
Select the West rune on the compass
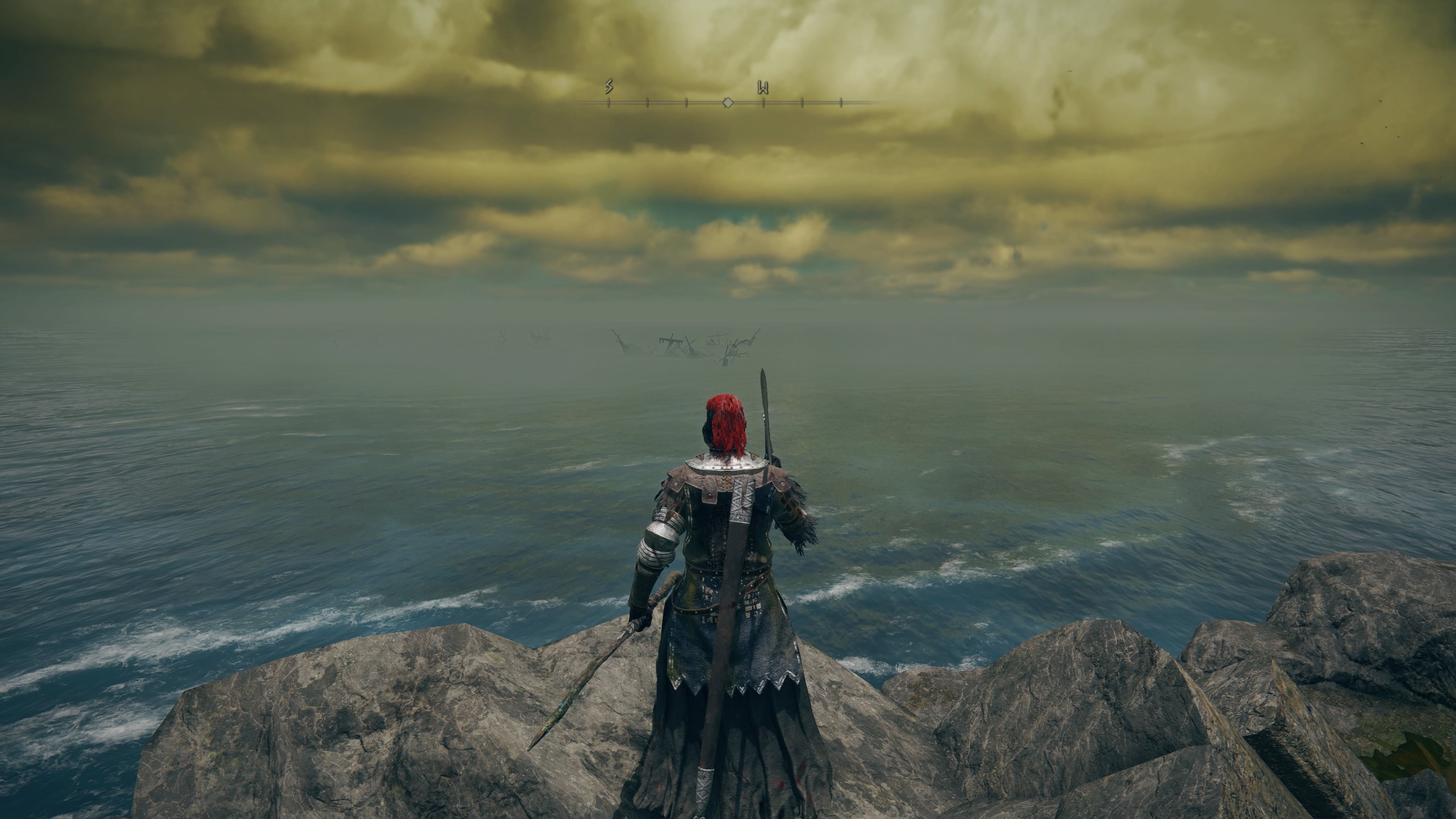pyautogui.click(x=763, y=88)
